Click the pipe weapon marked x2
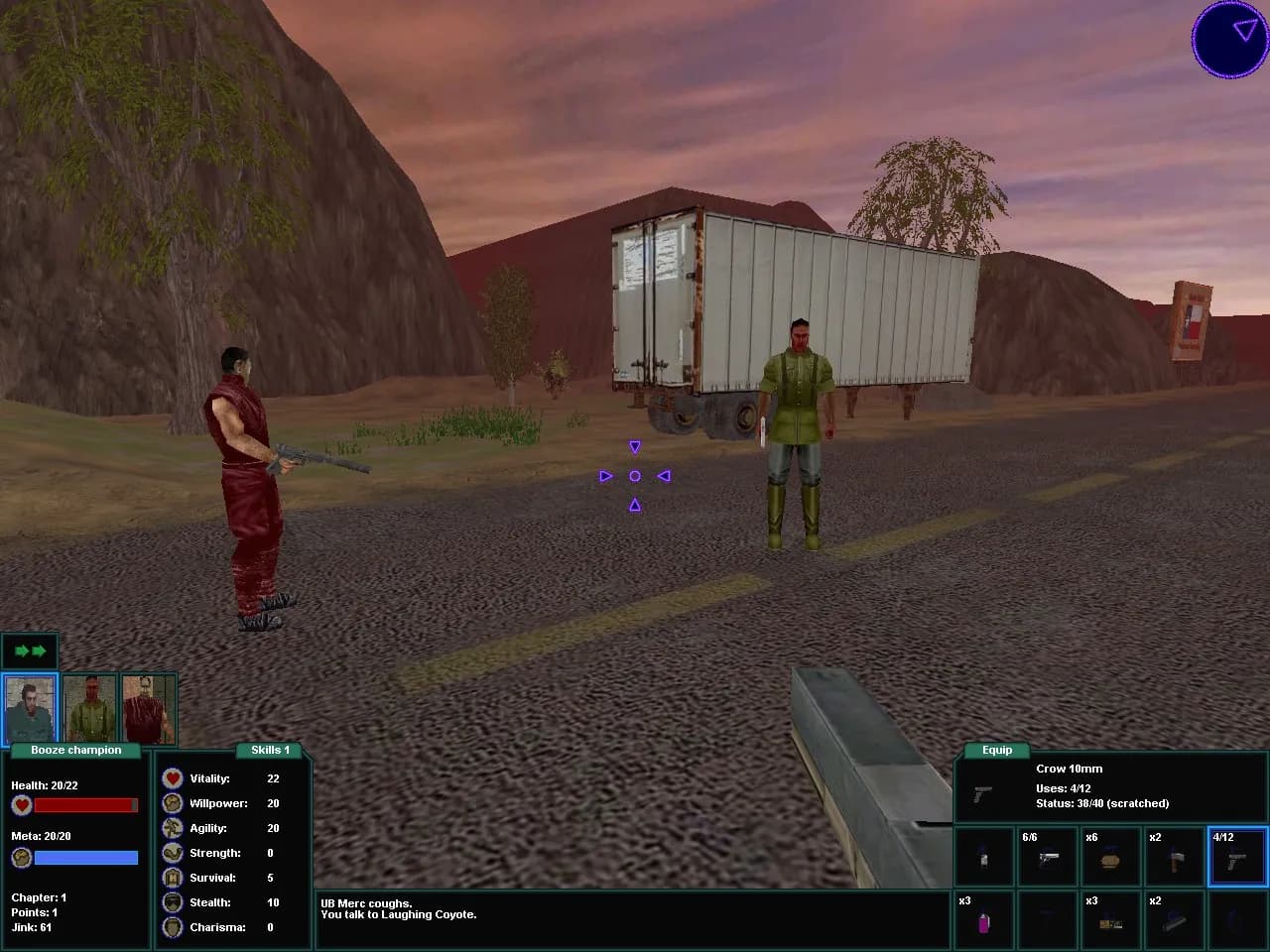The image size is (1270, 952). coord(1174,919)
